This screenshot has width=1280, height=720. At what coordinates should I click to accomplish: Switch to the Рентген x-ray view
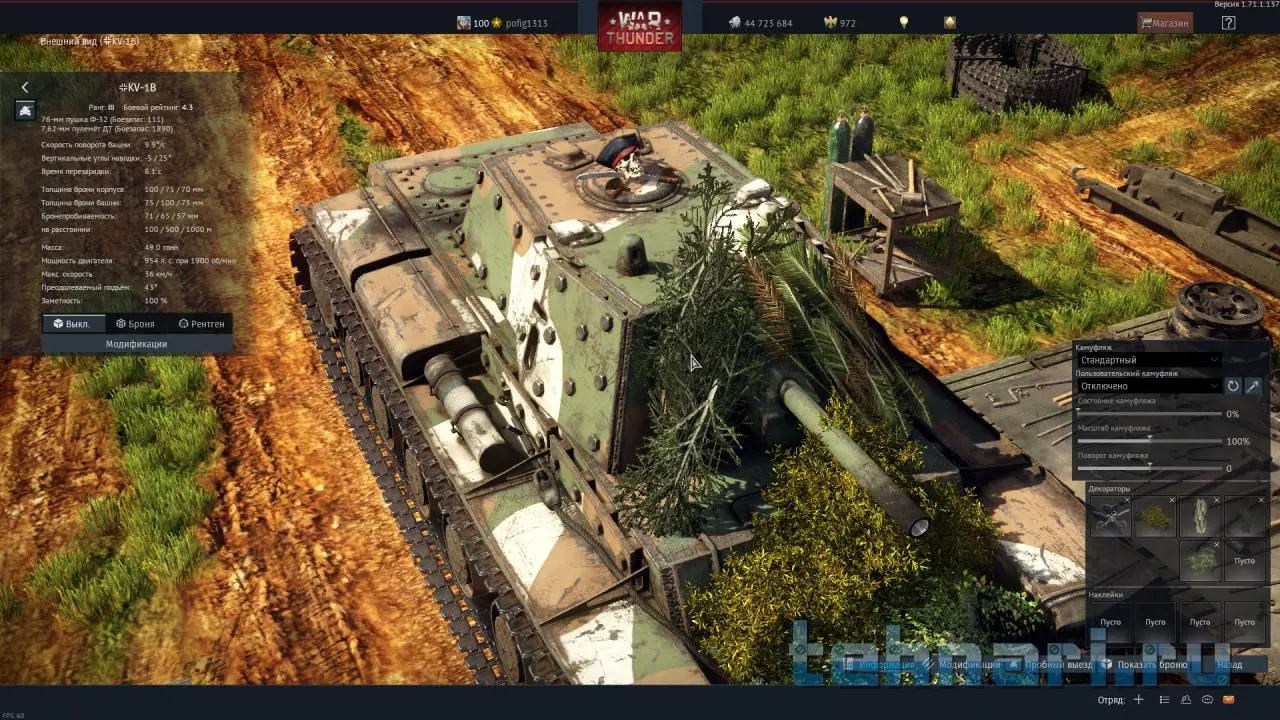pos(201,324)
